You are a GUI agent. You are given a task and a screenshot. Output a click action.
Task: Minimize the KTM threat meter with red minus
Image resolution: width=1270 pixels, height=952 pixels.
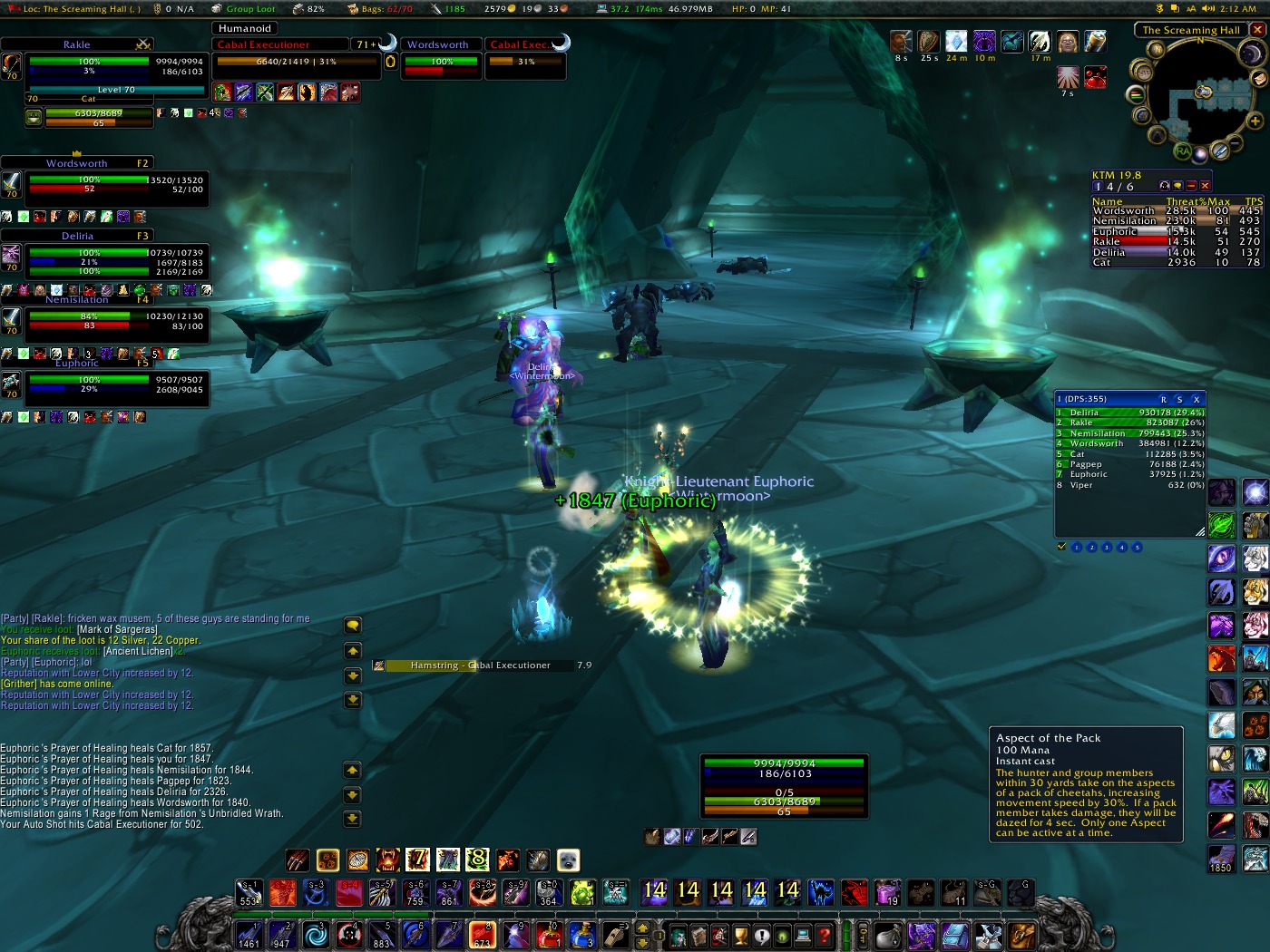click(x=1191, y=186)
